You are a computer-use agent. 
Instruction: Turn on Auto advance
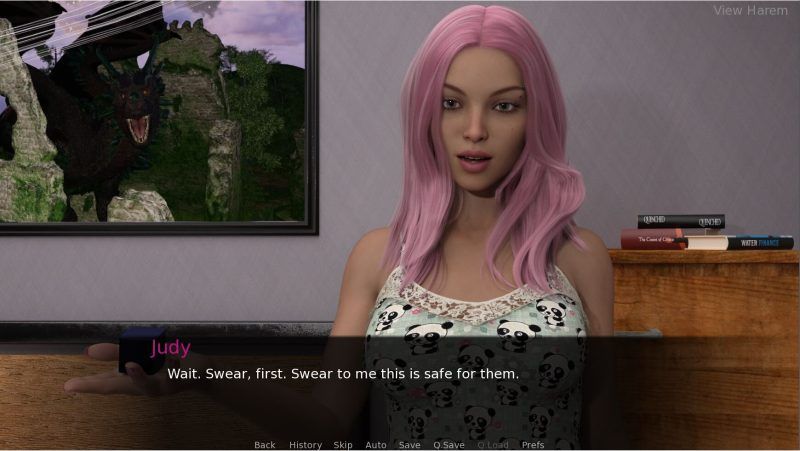coord(376,445)
